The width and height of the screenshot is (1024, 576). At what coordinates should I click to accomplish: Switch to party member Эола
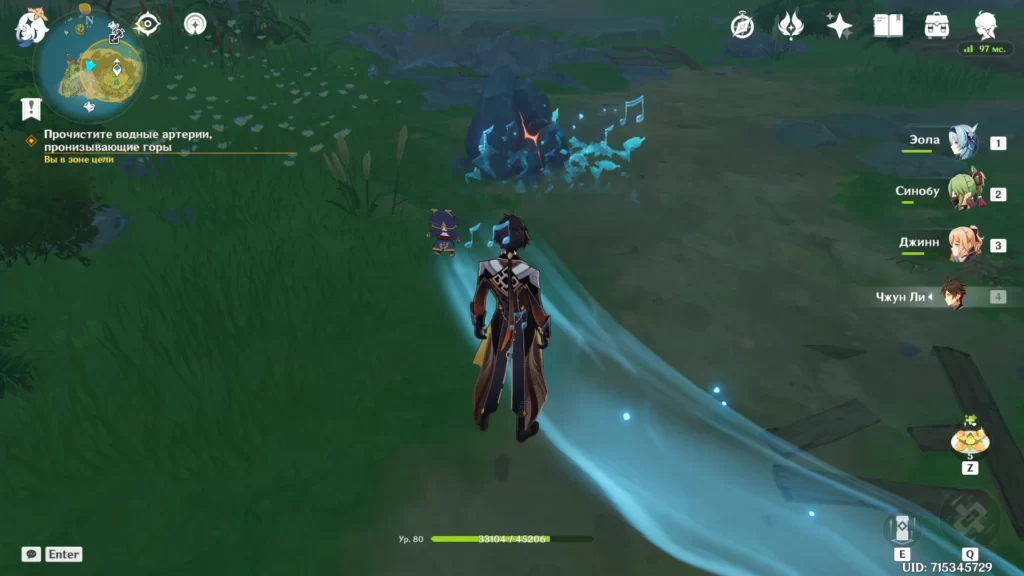pos(962,144)
